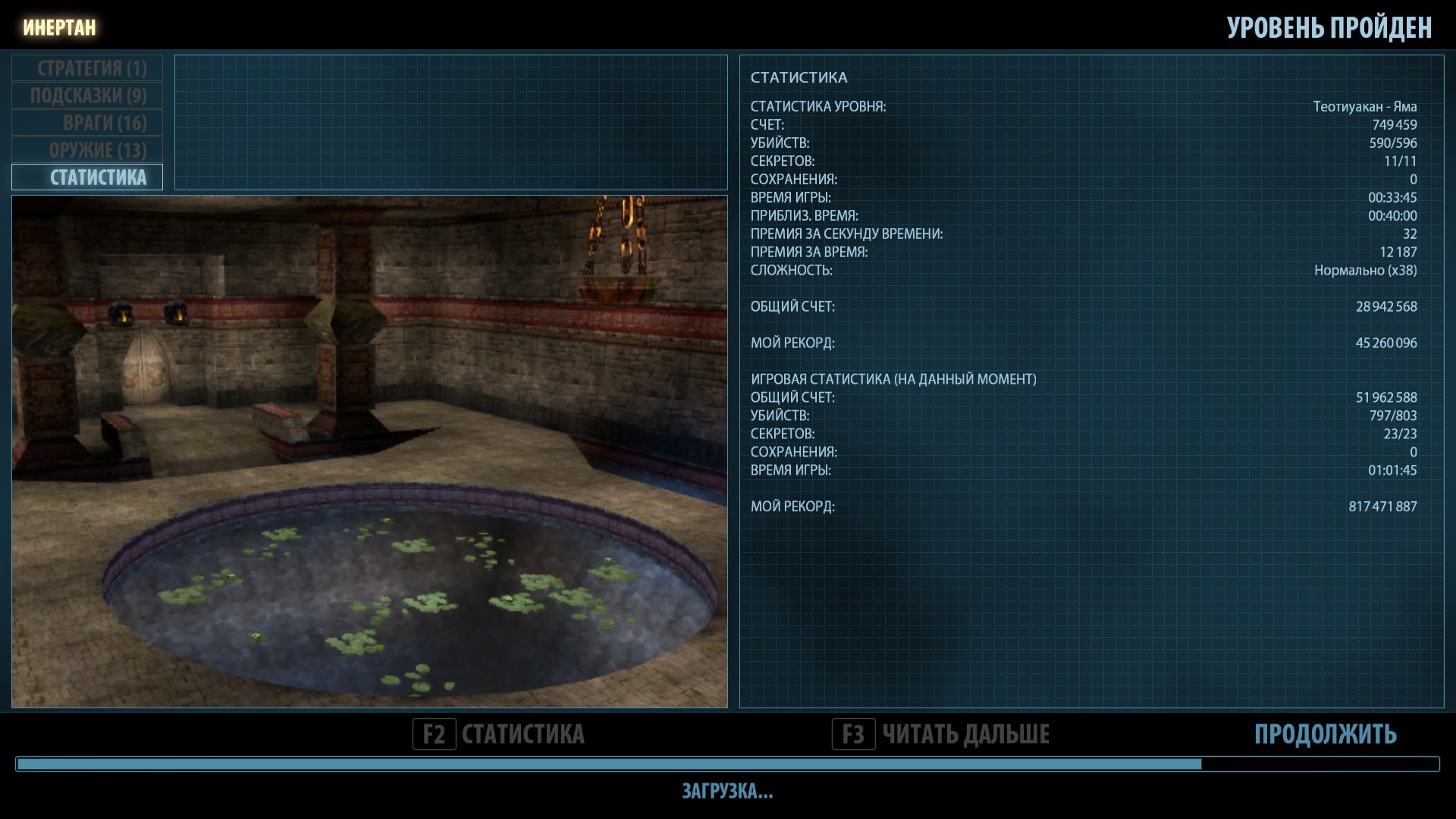Show the Враги (16) tab
Viewport: 1456px width, 819px height.
tap(88, 123)
